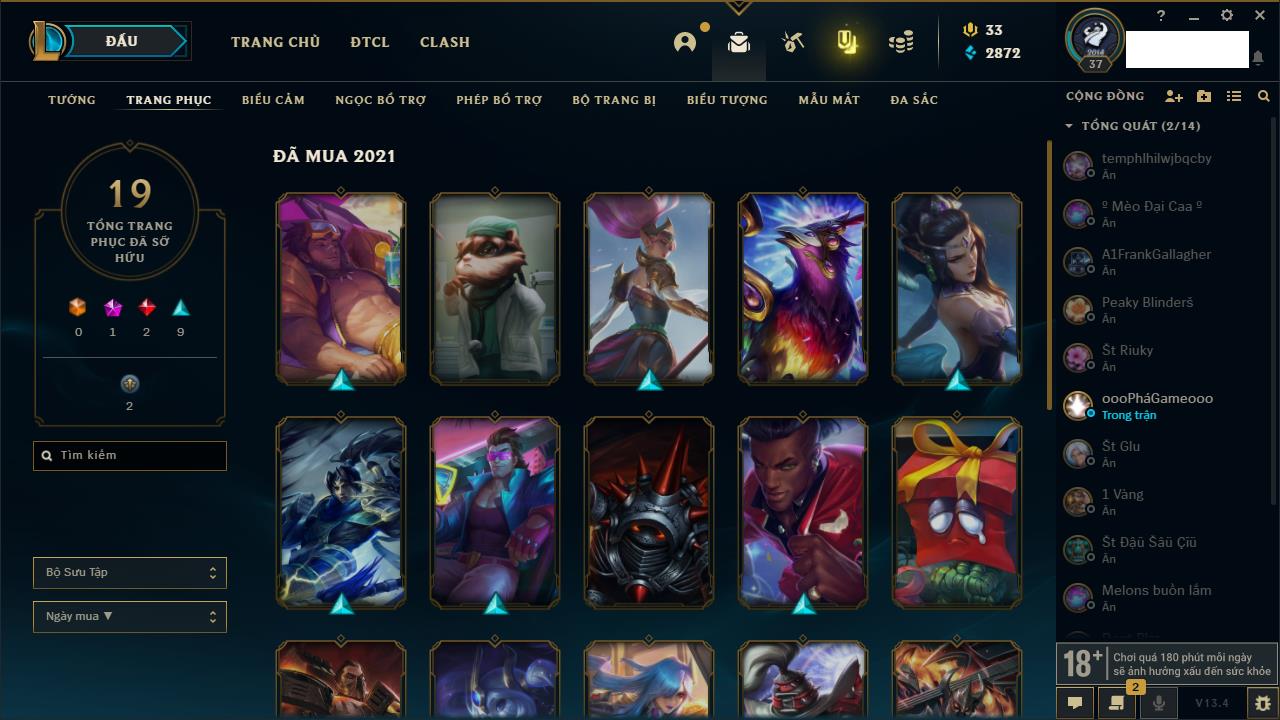Click the Tìm kiếm search field
This screenshot has width=1280, height=720.
(130, 456)
